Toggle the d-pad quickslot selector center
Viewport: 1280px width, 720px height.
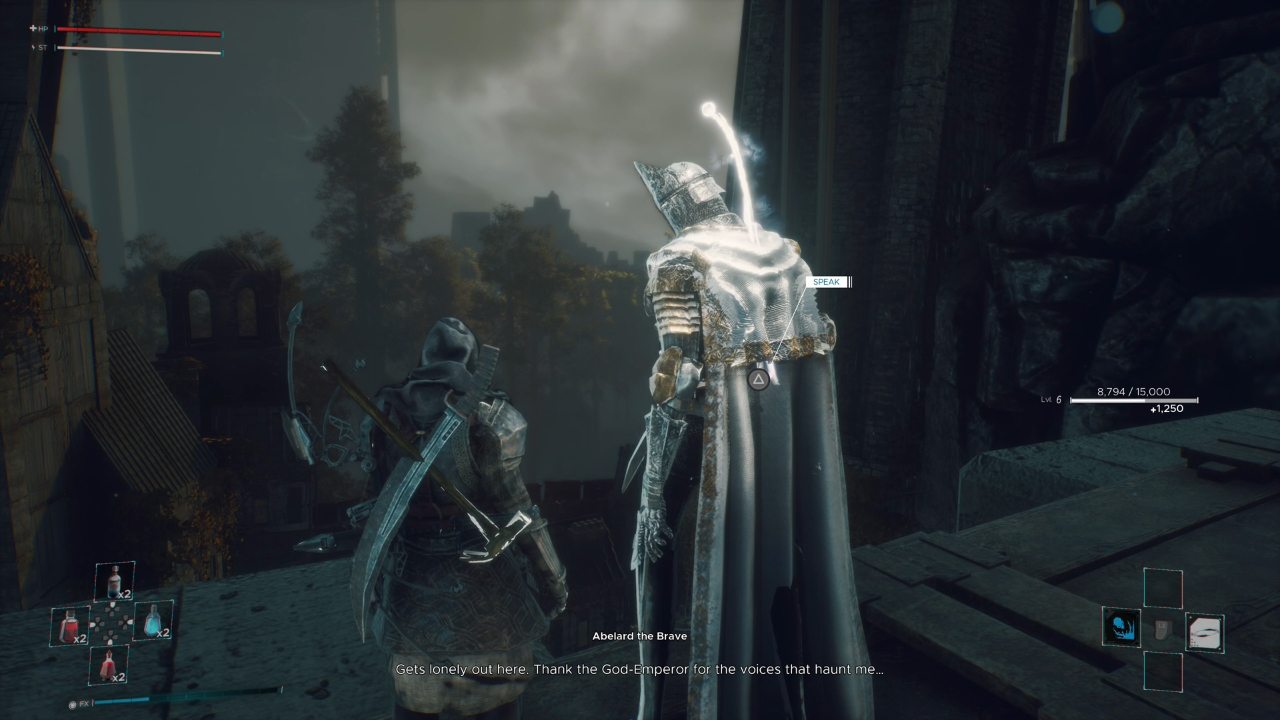pos(111,623)
